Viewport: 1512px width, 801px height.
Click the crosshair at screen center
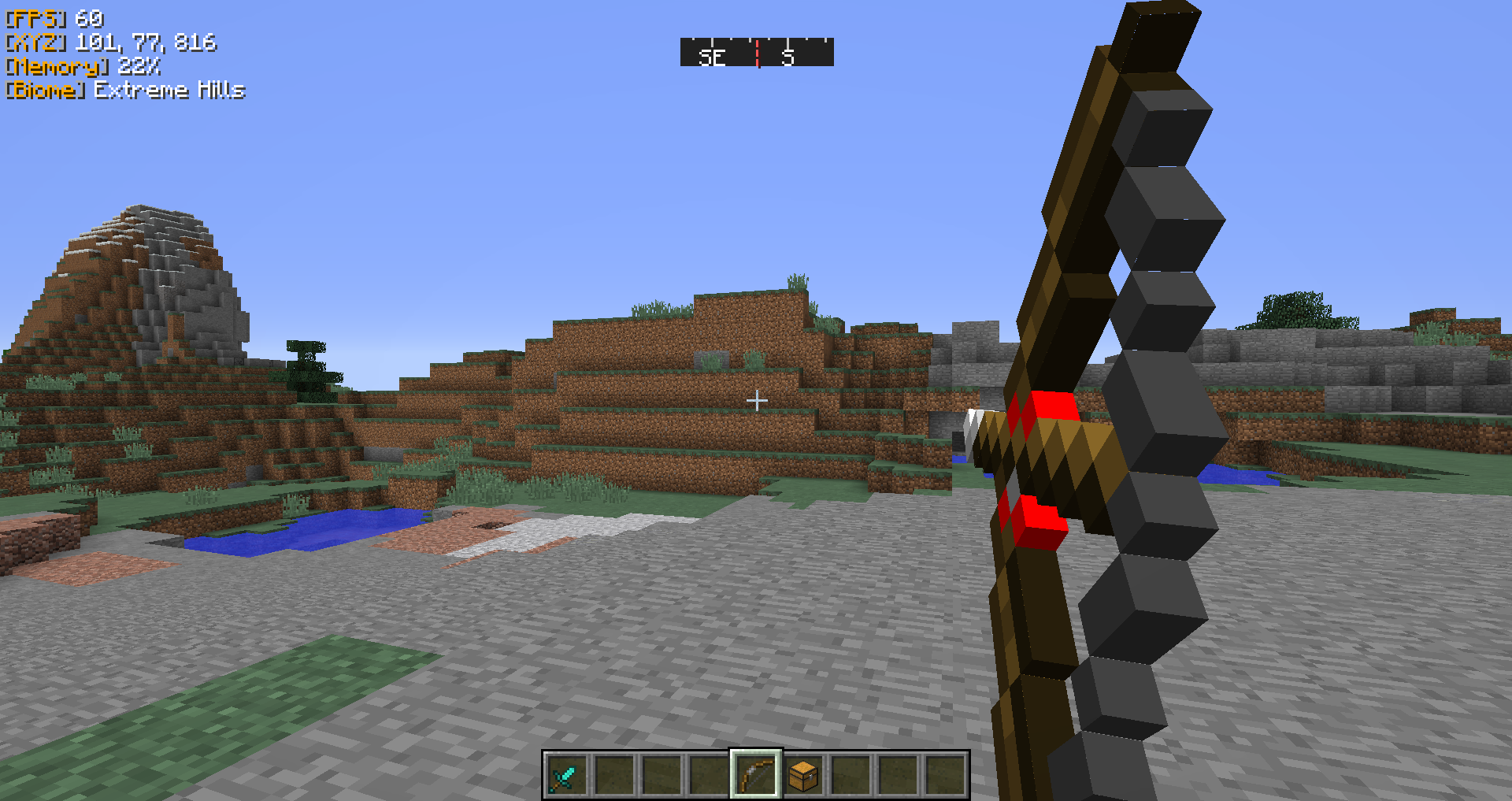tap(757, 400)
